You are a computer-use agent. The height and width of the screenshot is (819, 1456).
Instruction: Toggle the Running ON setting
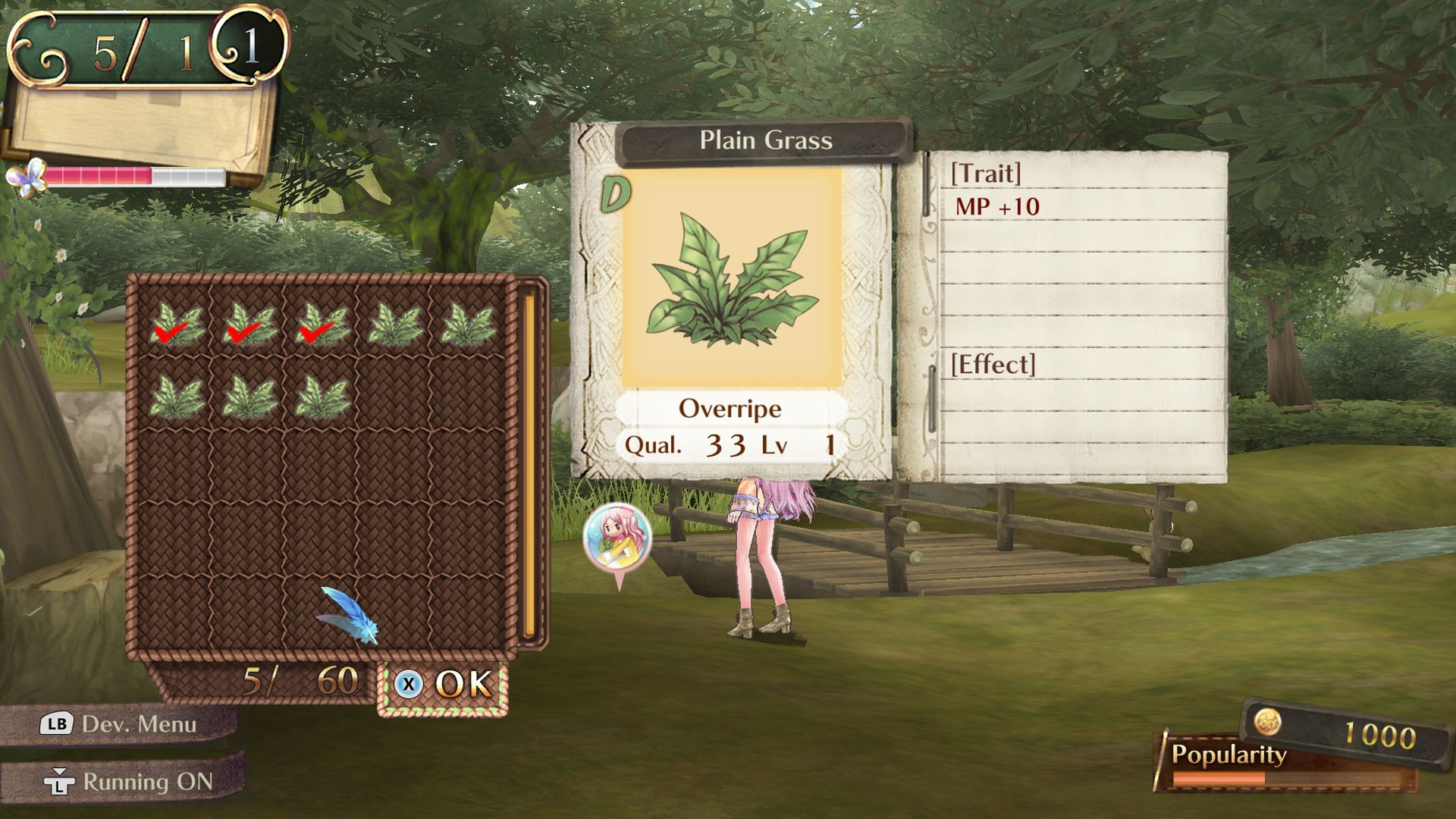tap(127, 781)
